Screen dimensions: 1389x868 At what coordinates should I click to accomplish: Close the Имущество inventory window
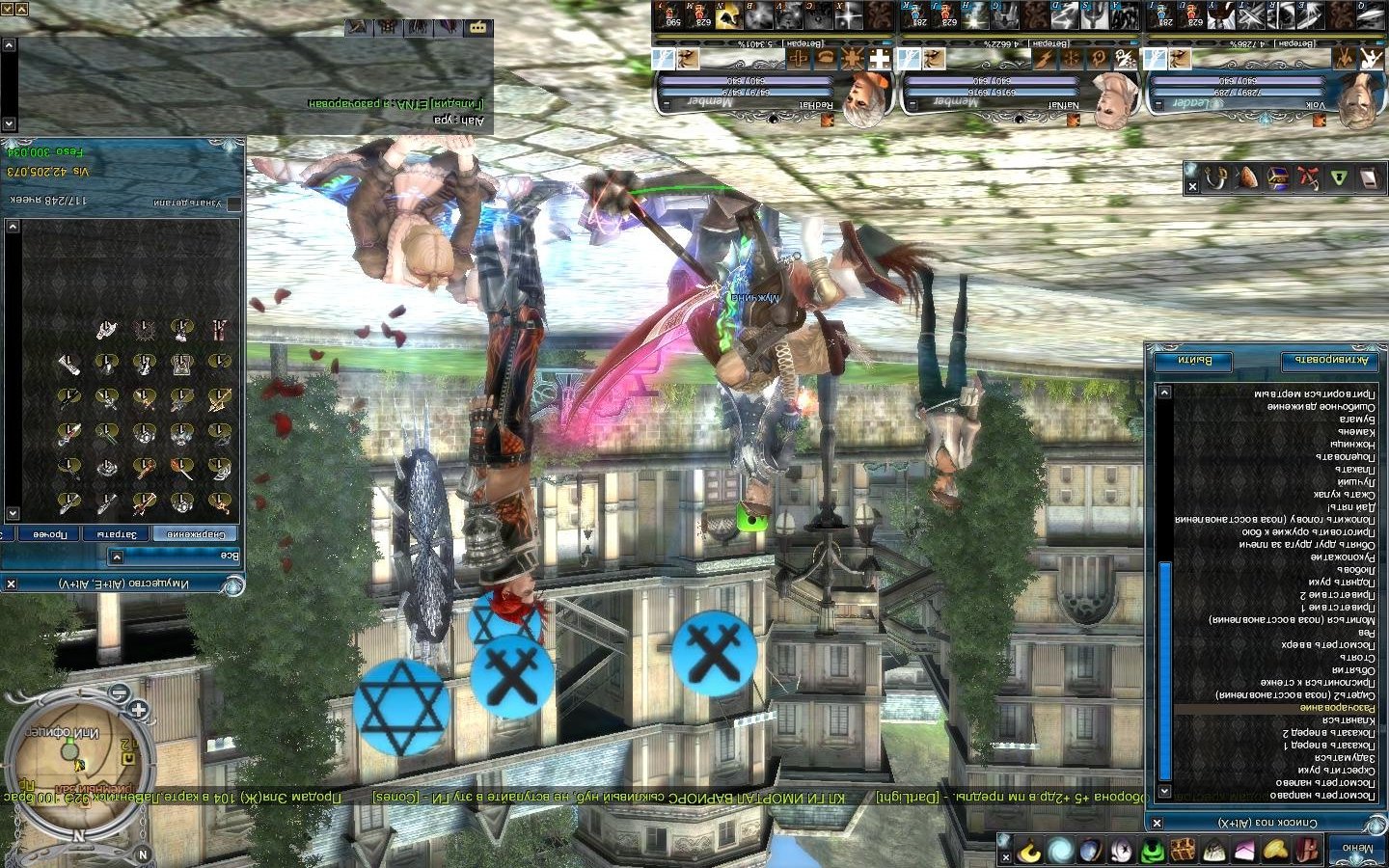tap(11, 583)
